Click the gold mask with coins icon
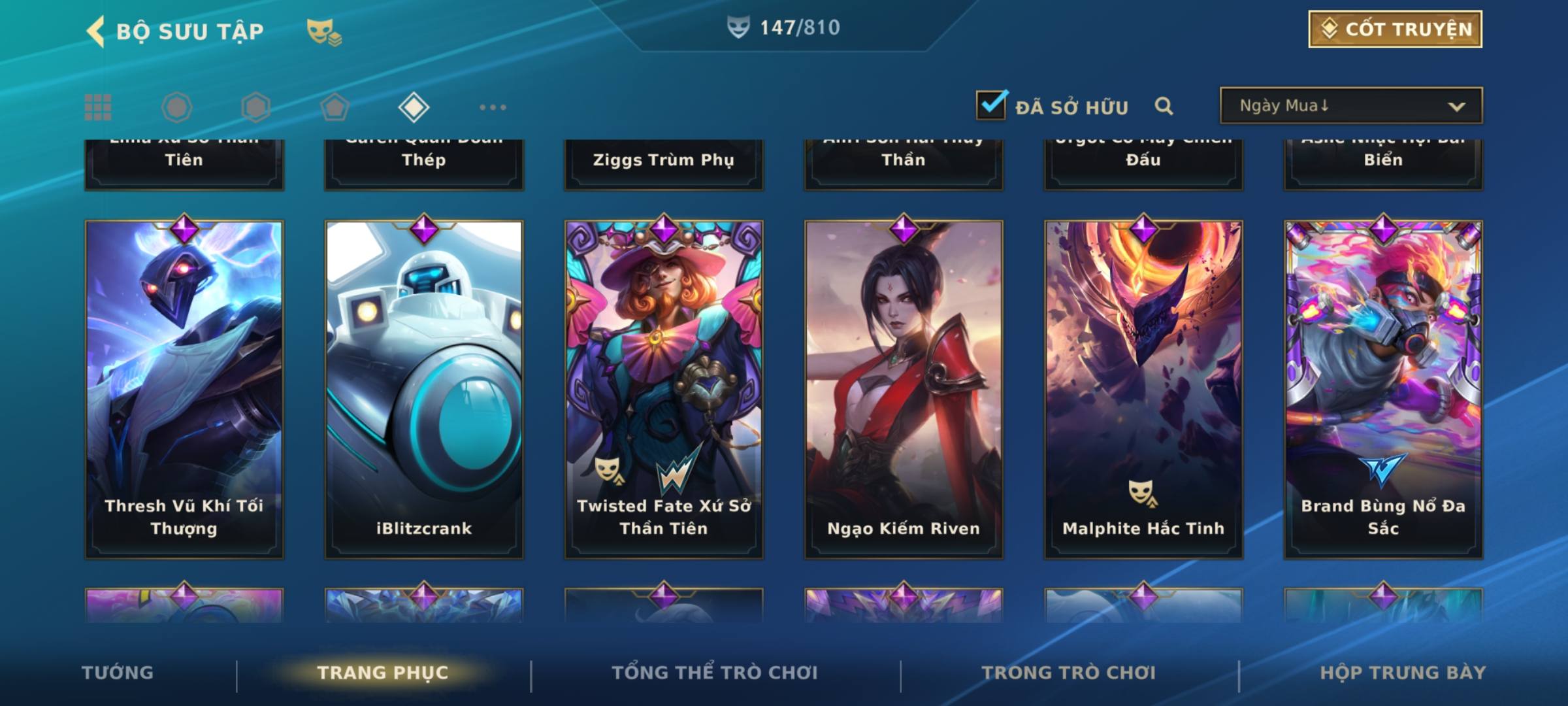The height and width of the screenshot is (706, 1568). [x=324, y=32]
